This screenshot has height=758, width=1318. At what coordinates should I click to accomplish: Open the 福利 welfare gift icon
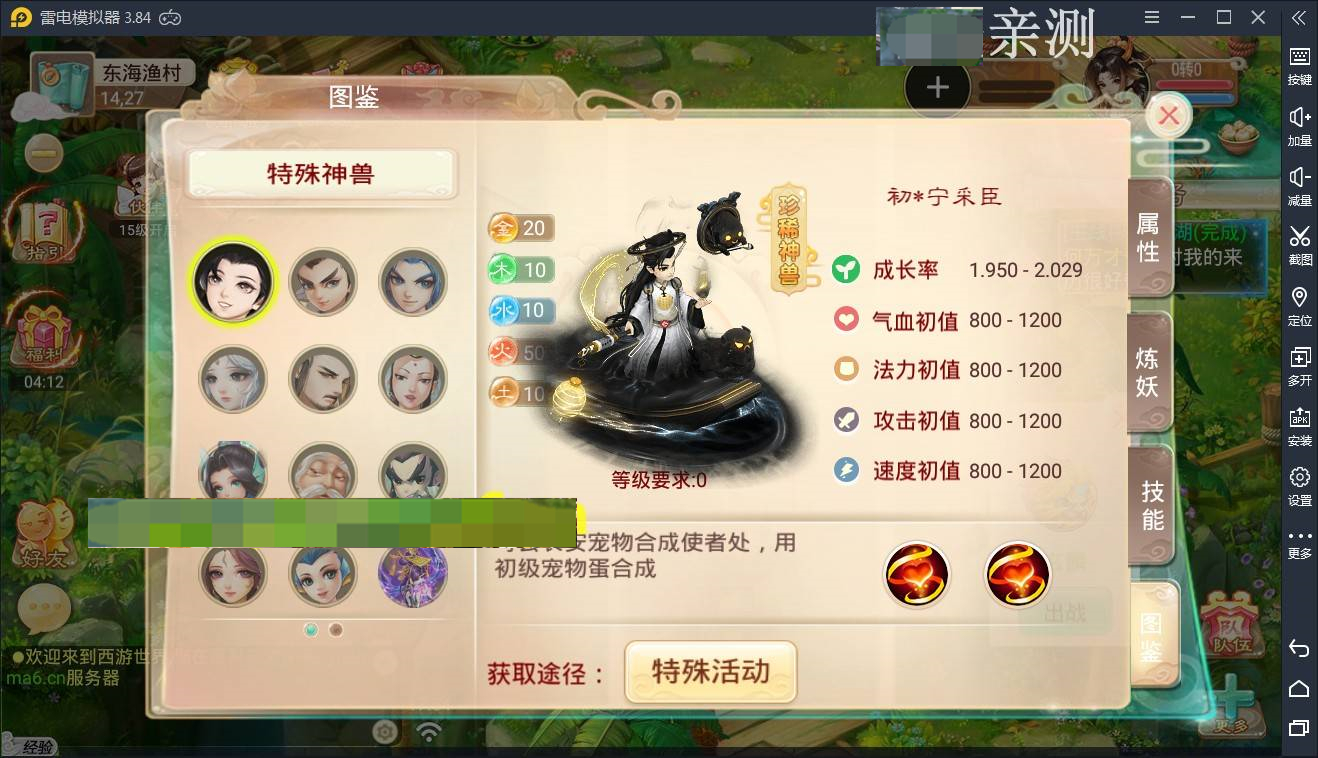[44, 330]
